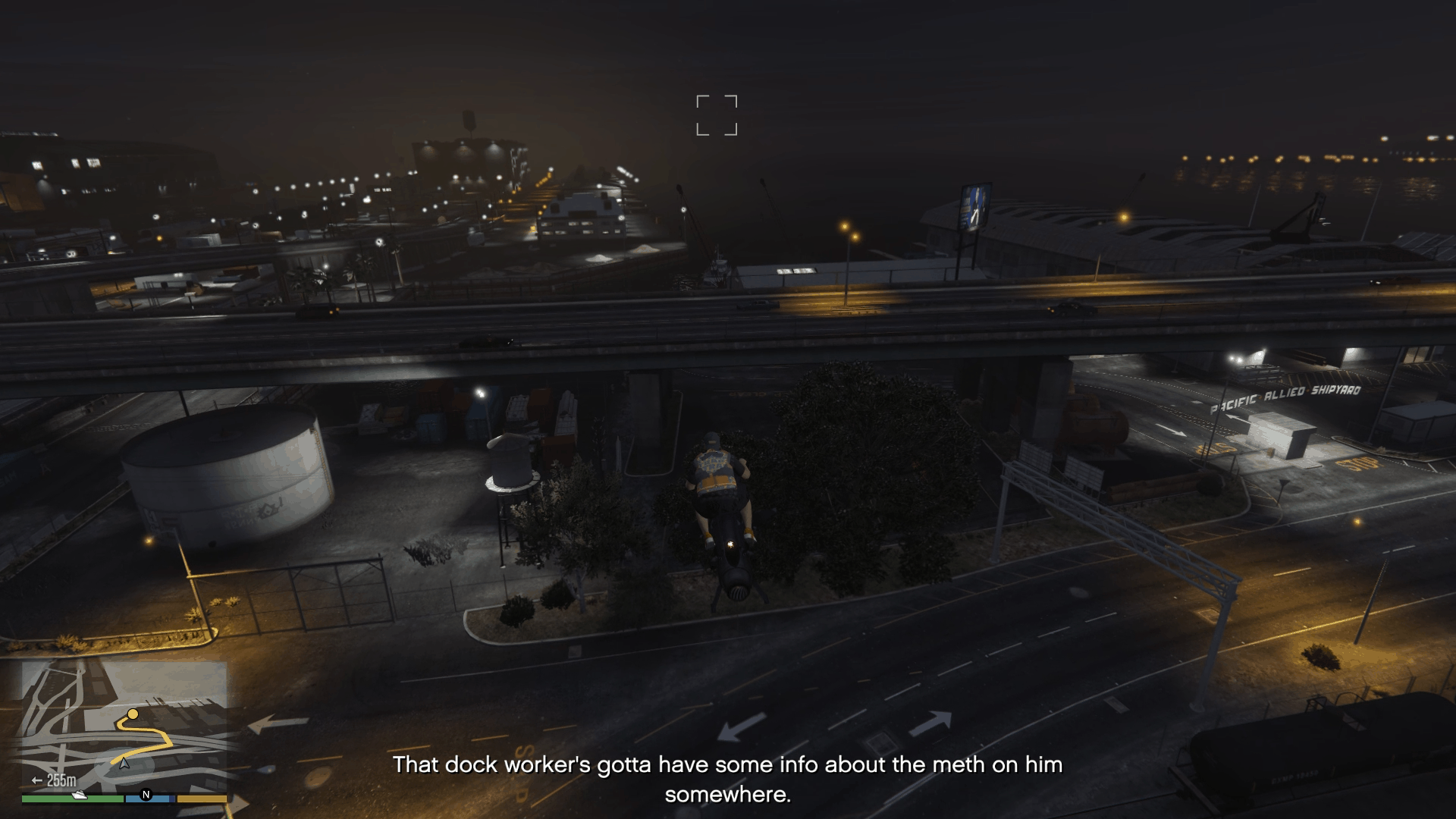
Task: Select the yellow destination blip on the minimap
Action: click(133, 714)
